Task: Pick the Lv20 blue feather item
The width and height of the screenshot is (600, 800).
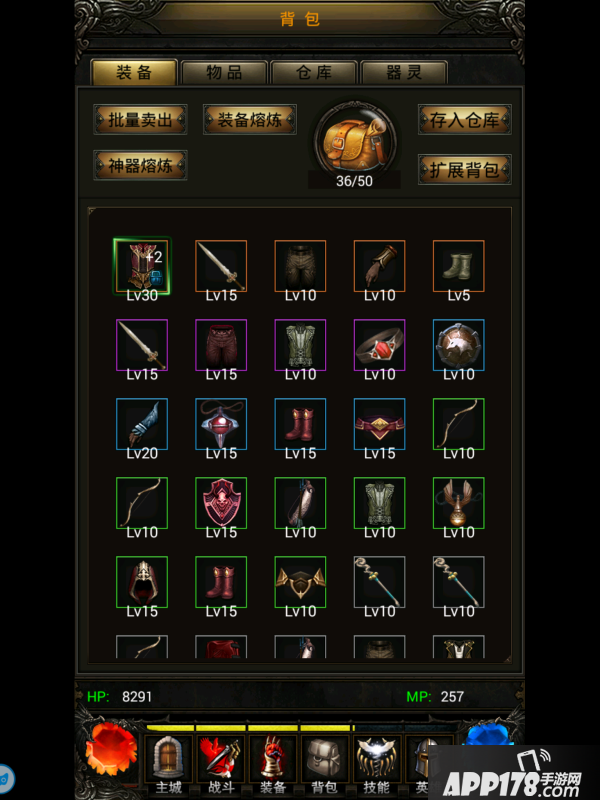Action: [x=142, y=424]
